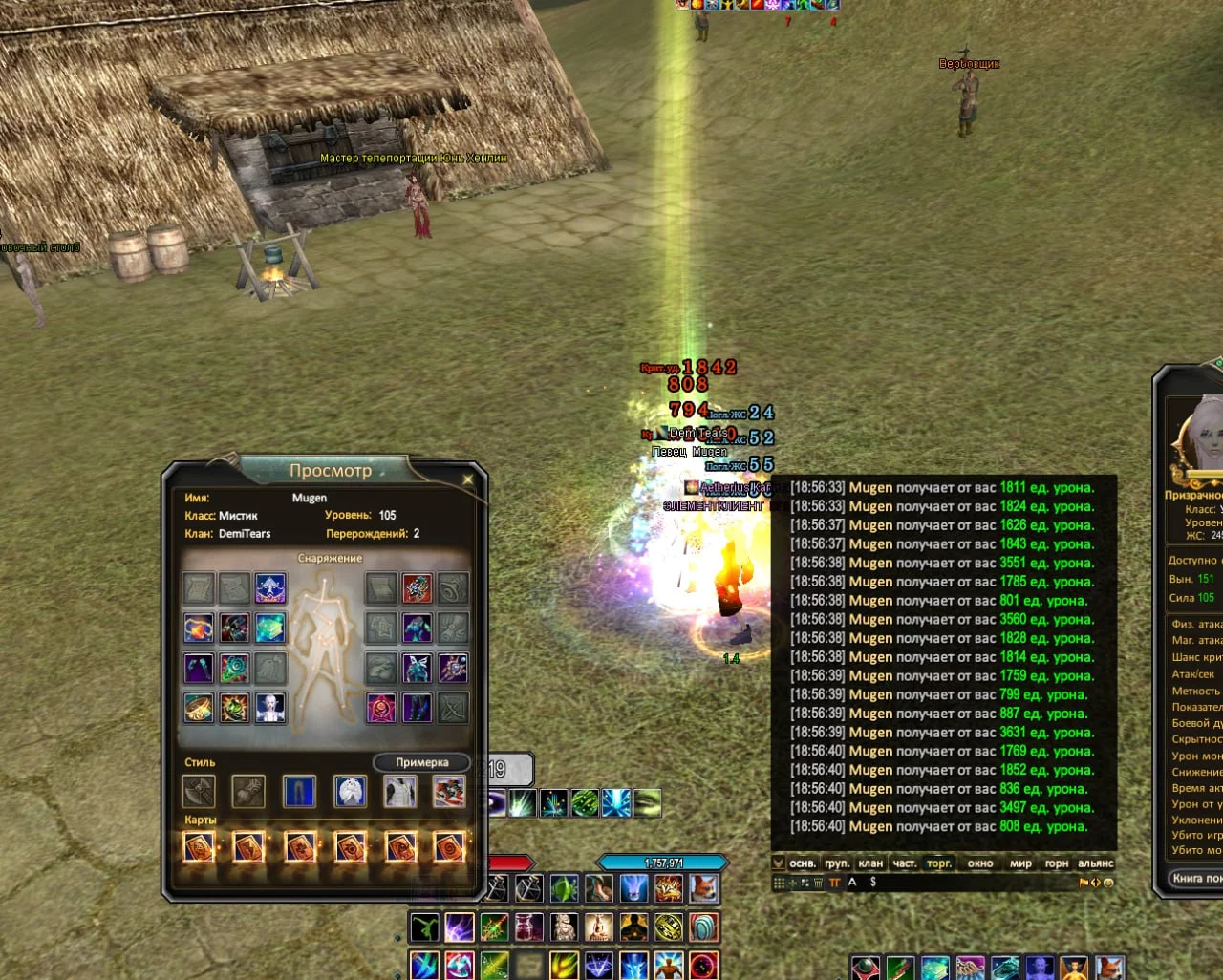The image size is (1223, 980).
Task: Use the corgi dog hotbar icon
Action: [704, 889]
